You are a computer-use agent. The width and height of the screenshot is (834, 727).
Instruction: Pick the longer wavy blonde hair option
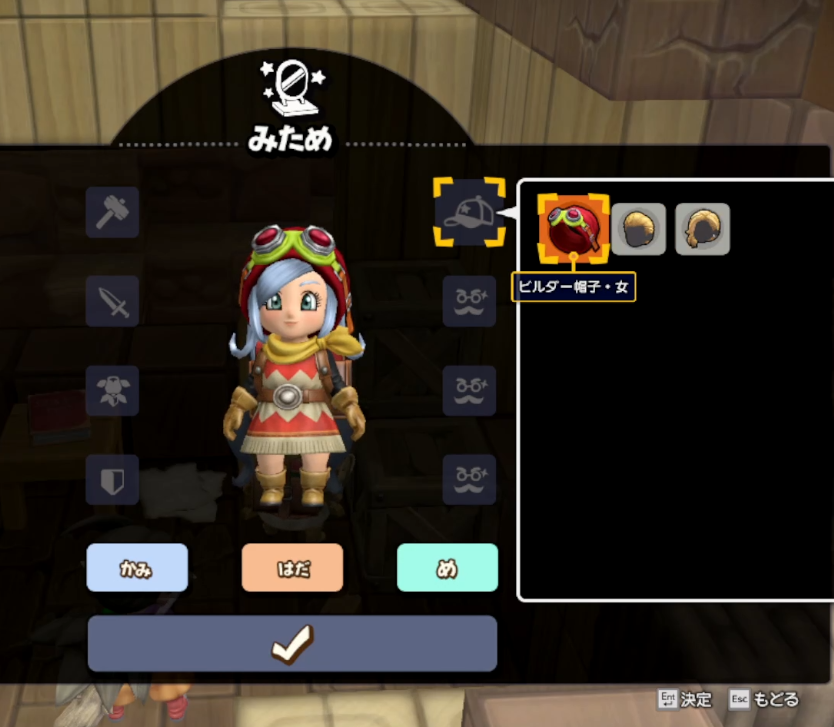click(702, 229)
